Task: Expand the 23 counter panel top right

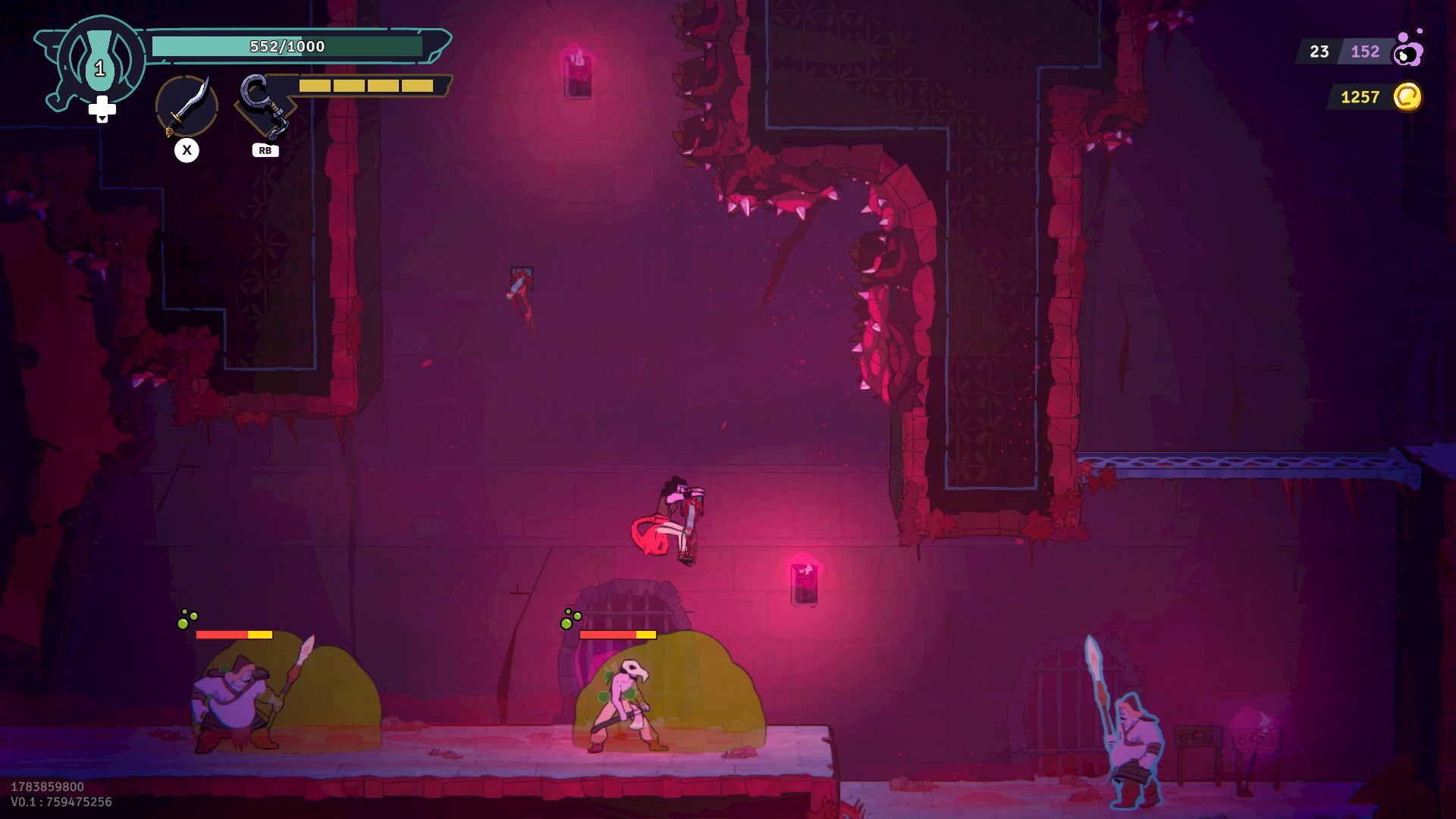Action: 1319,52
